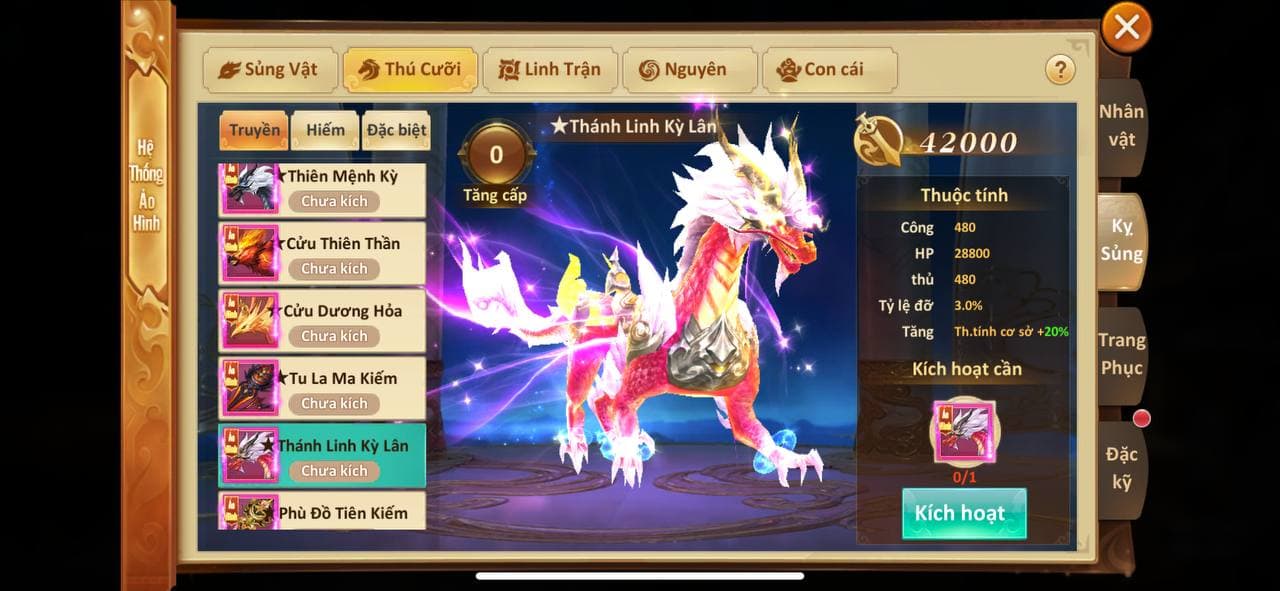1280x591 pixels.
Task: Select Thiên Mệnh Kỳ mount entry
Action: [322, 189]
